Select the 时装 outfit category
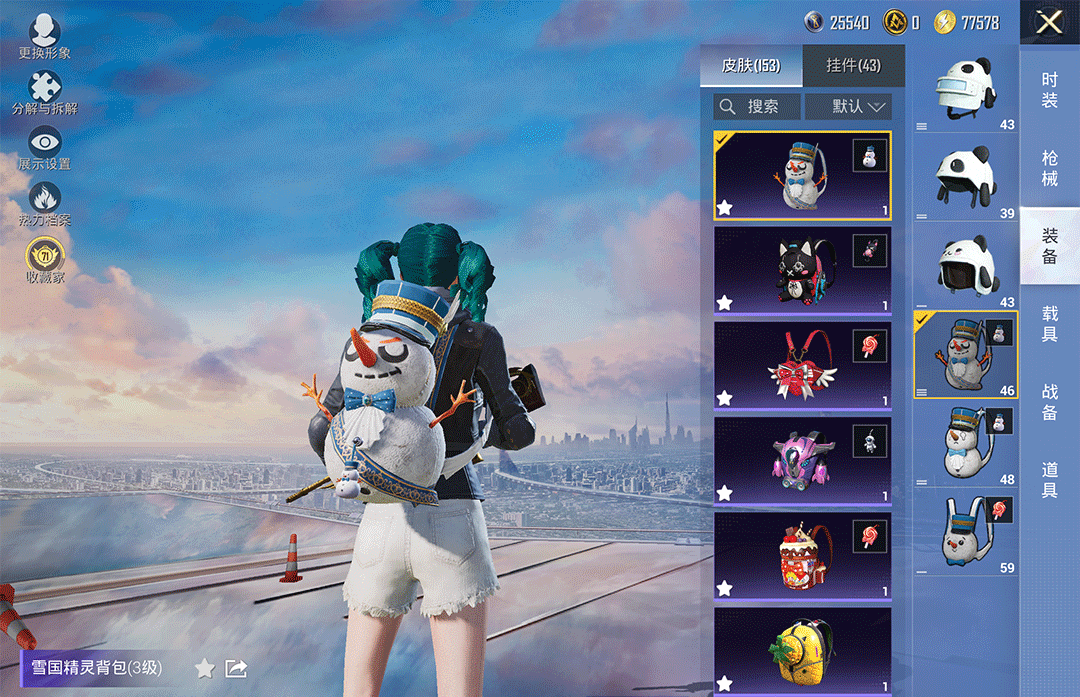Screen dimensions: 1080x697 pyautogui.click(x=1049, y=90)
